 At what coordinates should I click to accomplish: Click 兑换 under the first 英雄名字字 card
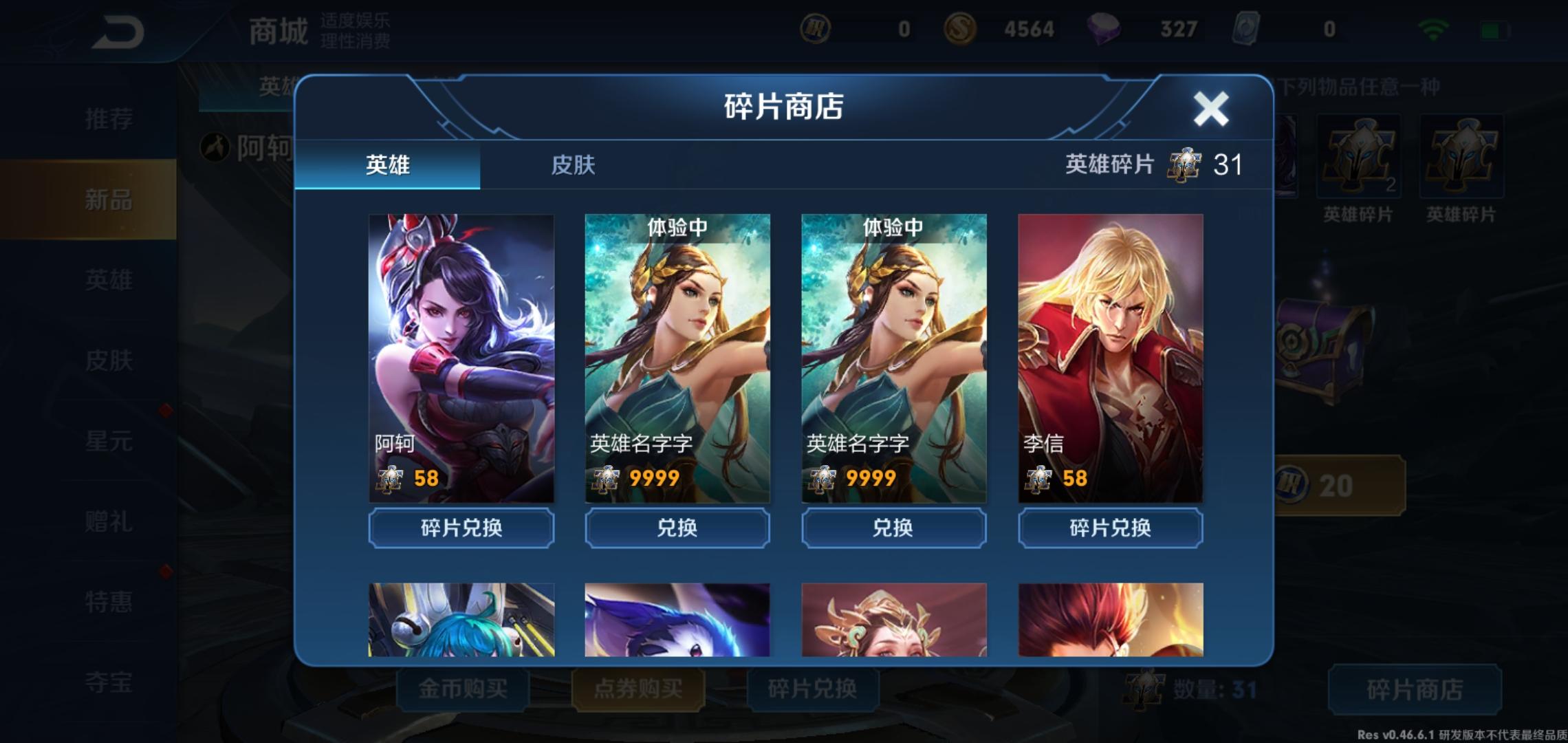click(x=677, y=528)
